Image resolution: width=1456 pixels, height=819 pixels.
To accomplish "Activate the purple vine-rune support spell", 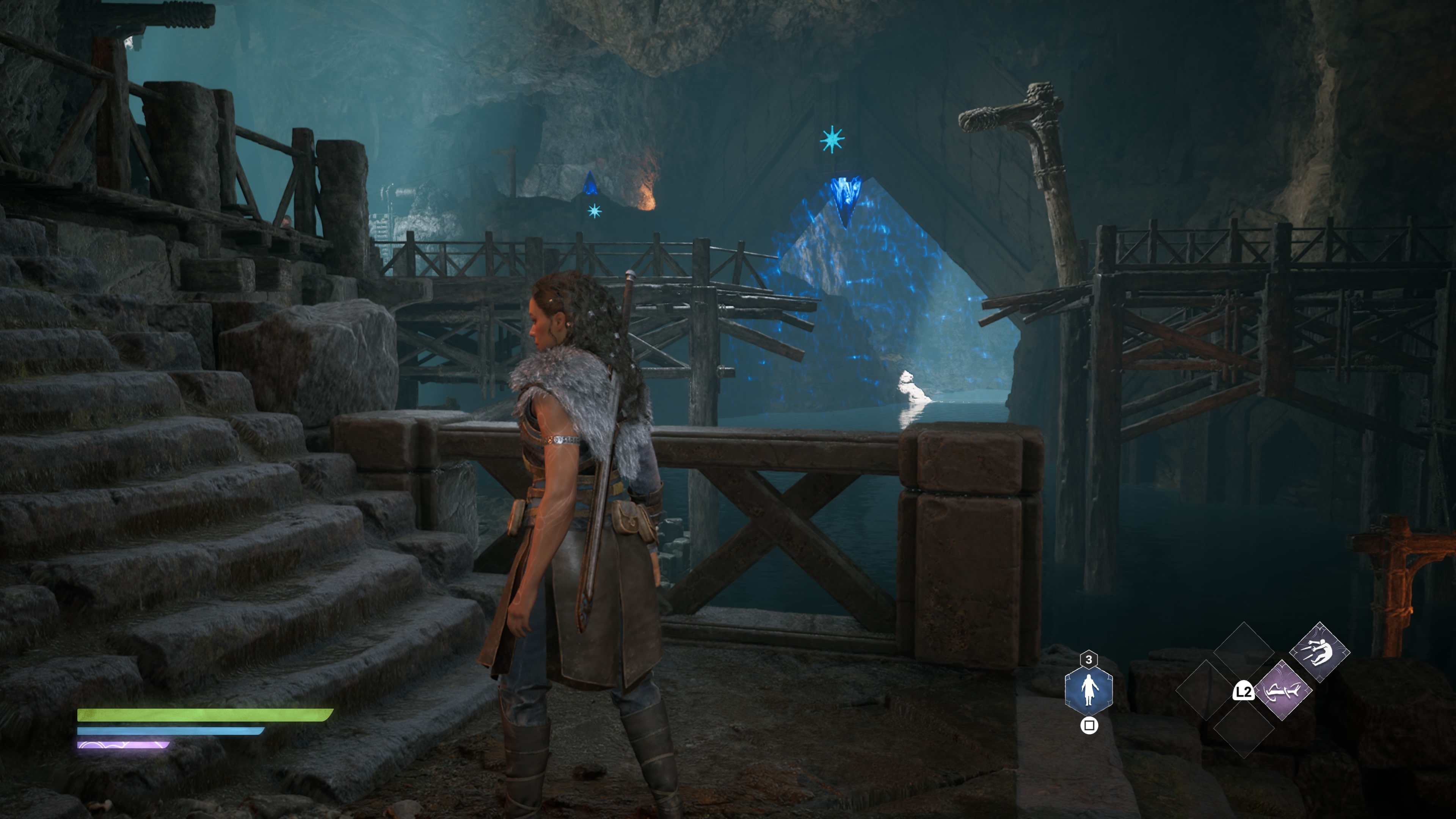I will coord(1283,690).
